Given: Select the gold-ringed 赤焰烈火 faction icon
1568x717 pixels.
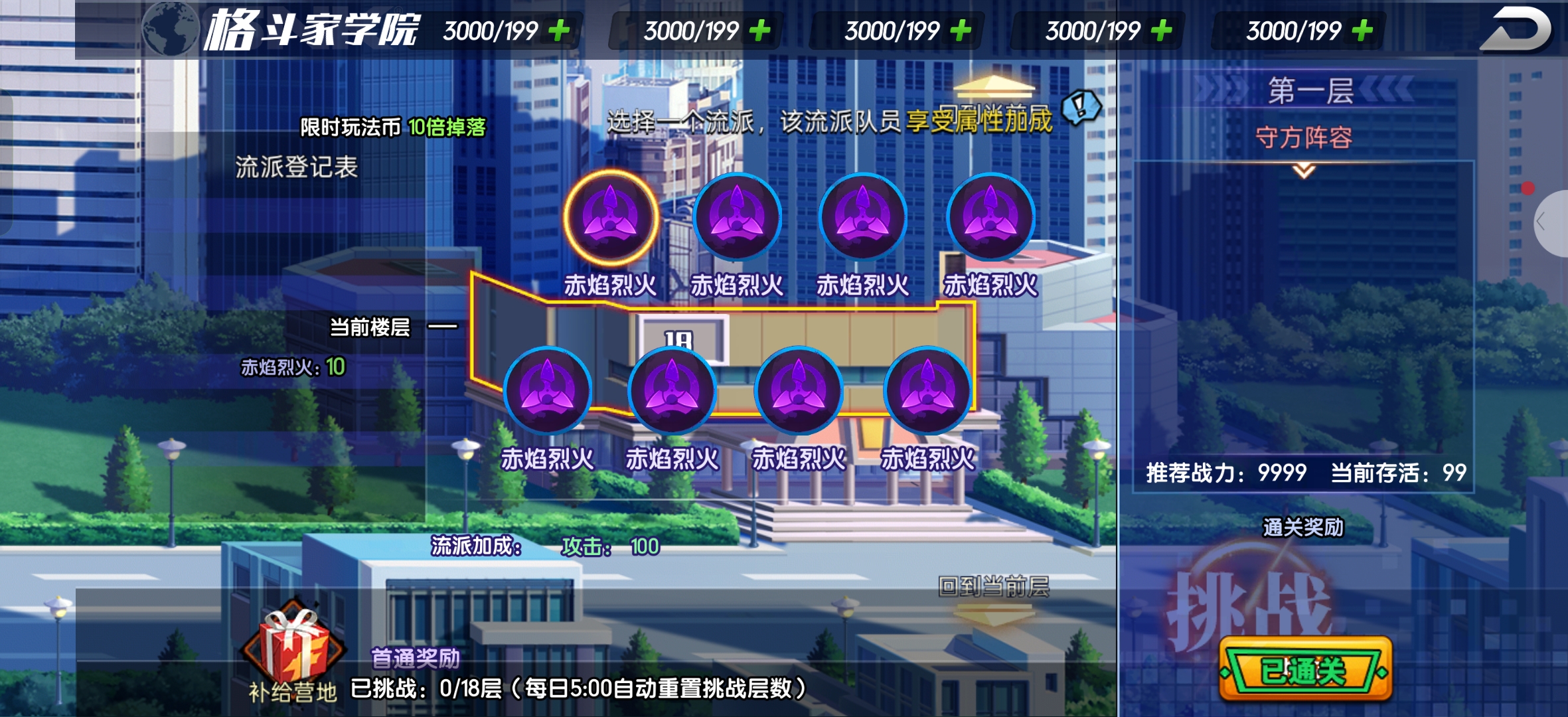Looking at the screenshot, I should point(610,217).
